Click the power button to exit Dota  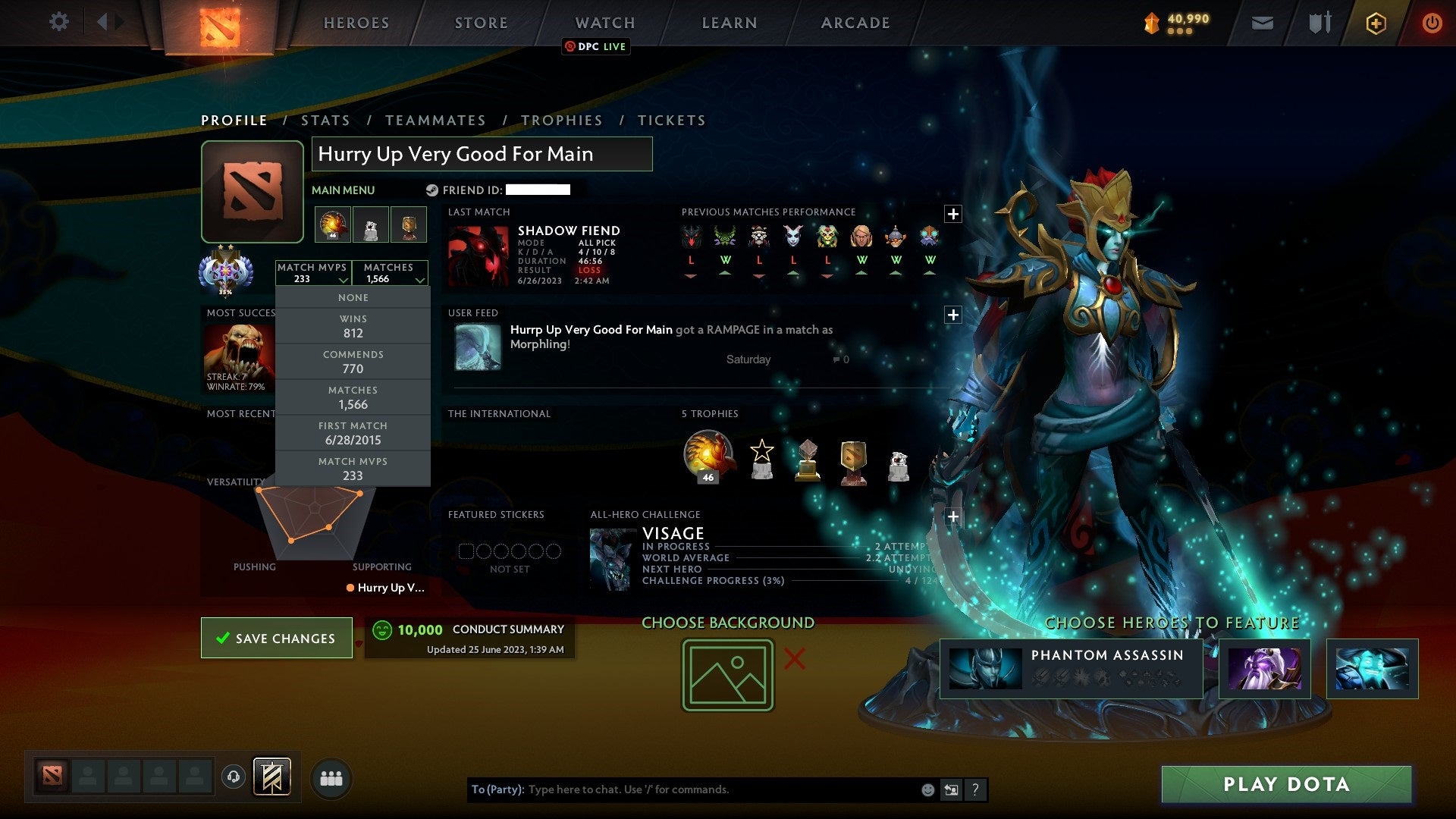(x=1432, y=23)
